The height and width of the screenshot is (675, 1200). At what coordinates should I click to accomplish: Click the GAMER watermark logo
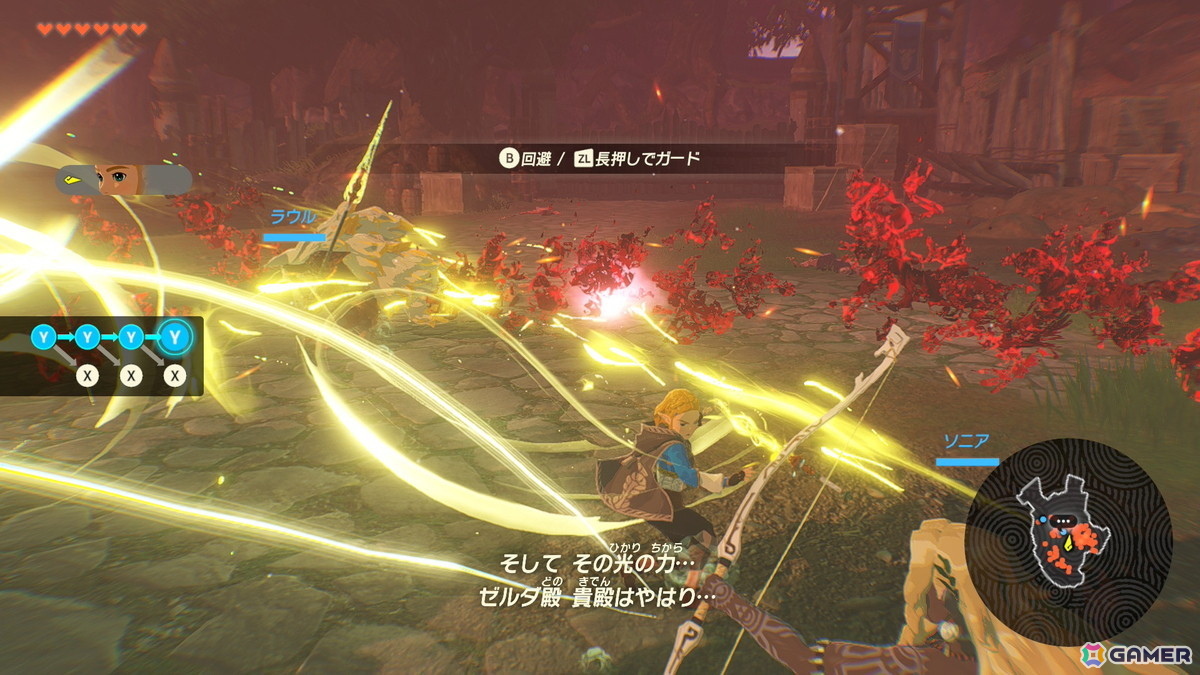click(x=1136, y=654)
